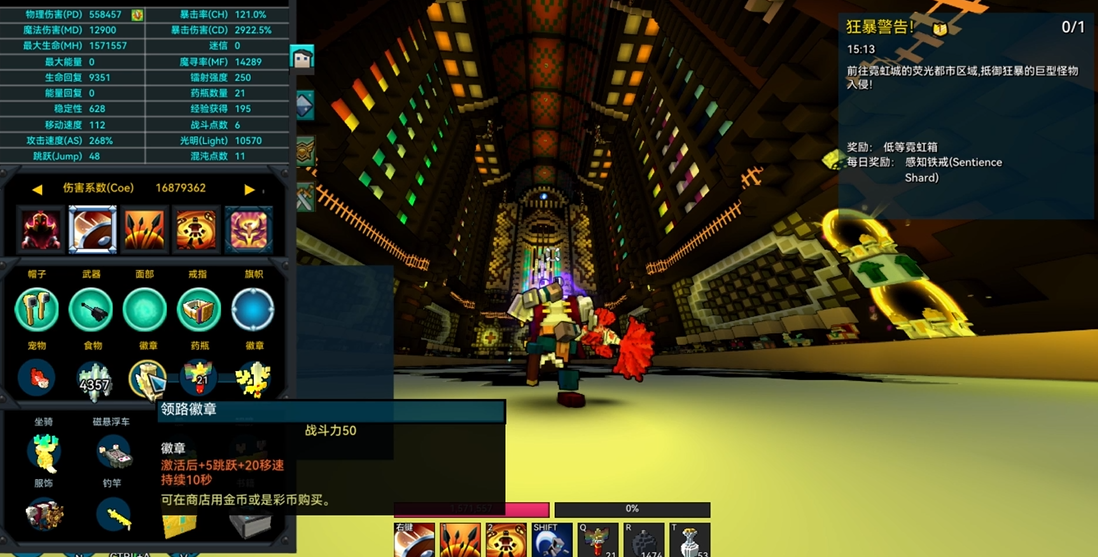
Task: Select the ring (戒指) equipment slot
Action: (x=199, y=310)
